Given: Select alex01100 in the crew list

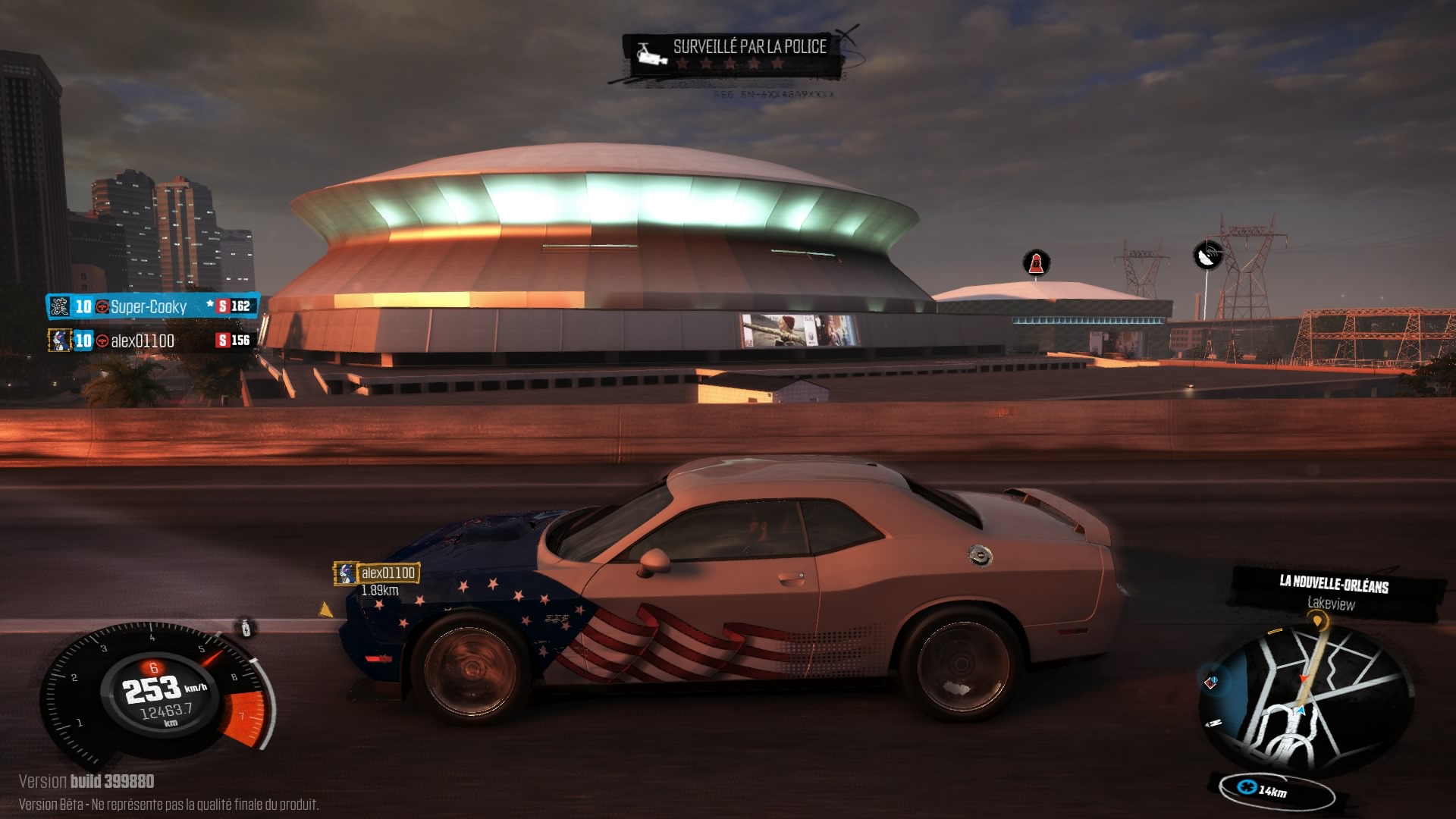Looking at the screenshot, I should 143,341.
